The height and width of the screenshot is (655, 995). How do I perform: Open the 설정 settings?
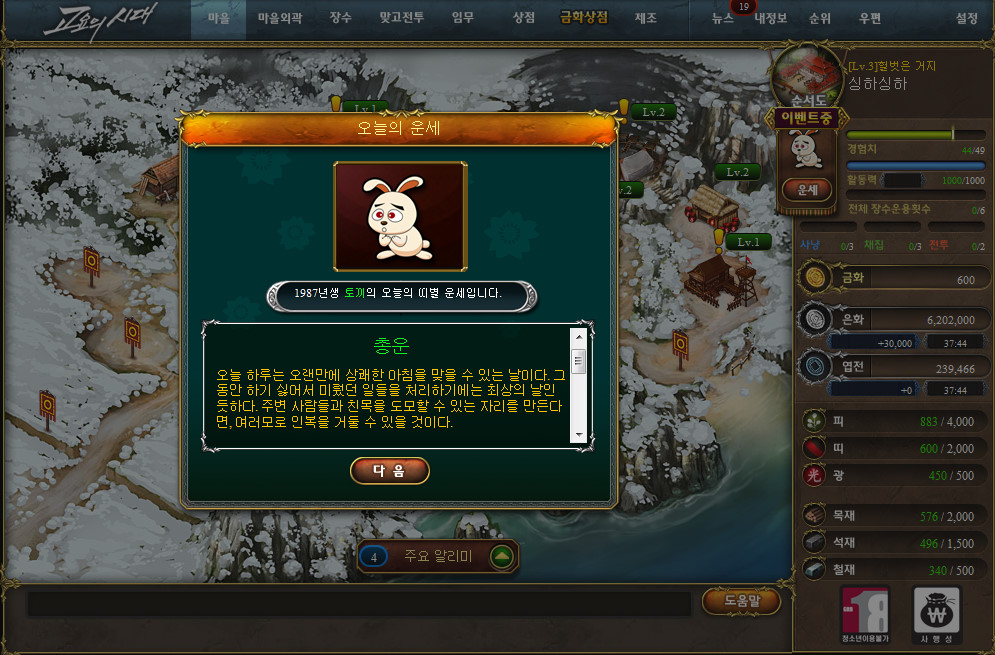[967, 19]
